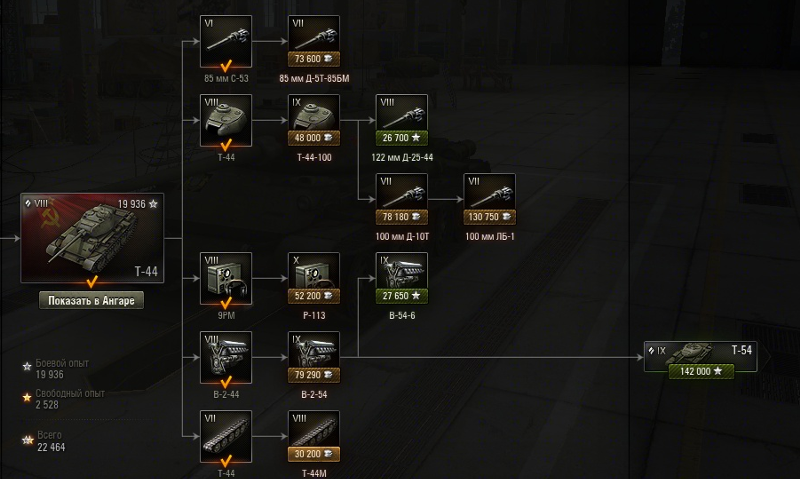
Task: Select the 85 мм С-53 gun module
Action: 226,41
